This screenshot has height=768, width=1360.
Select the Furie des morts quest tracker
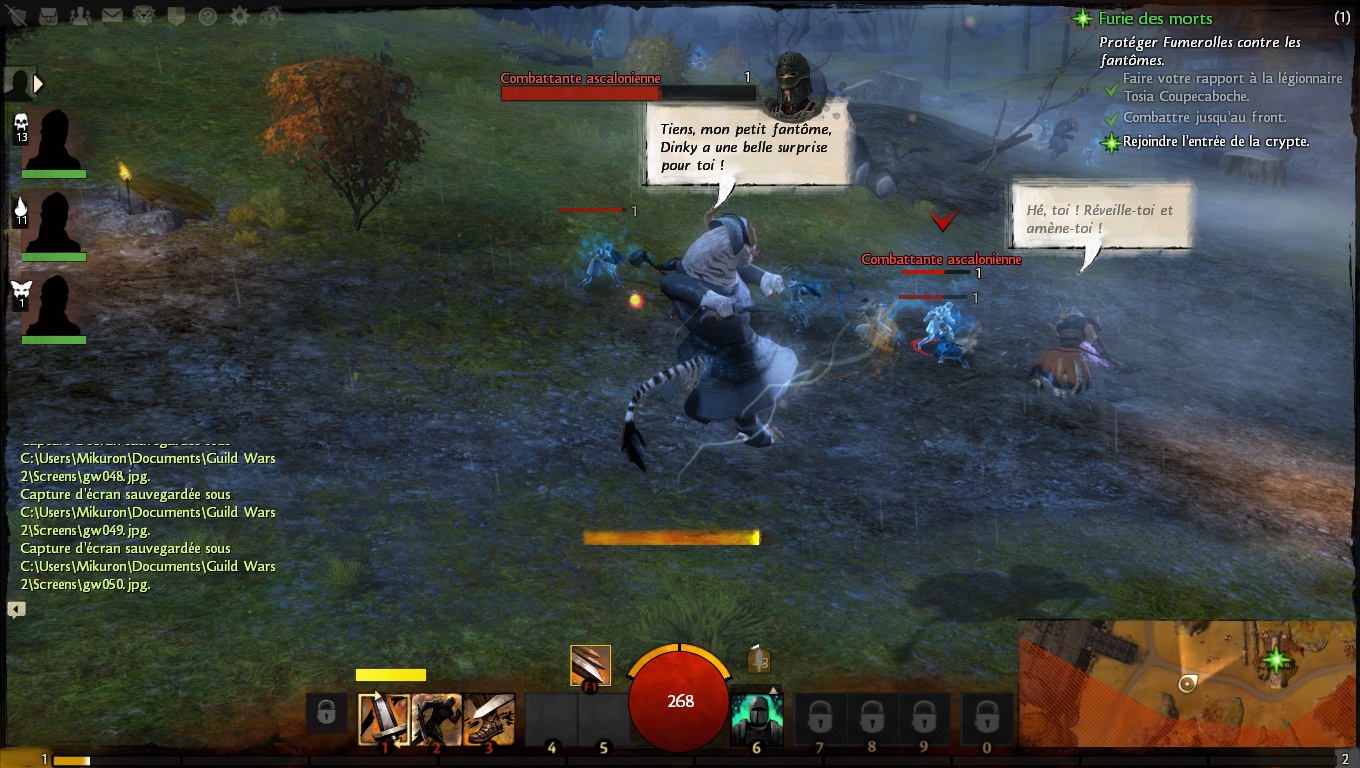coord(1155,18)
